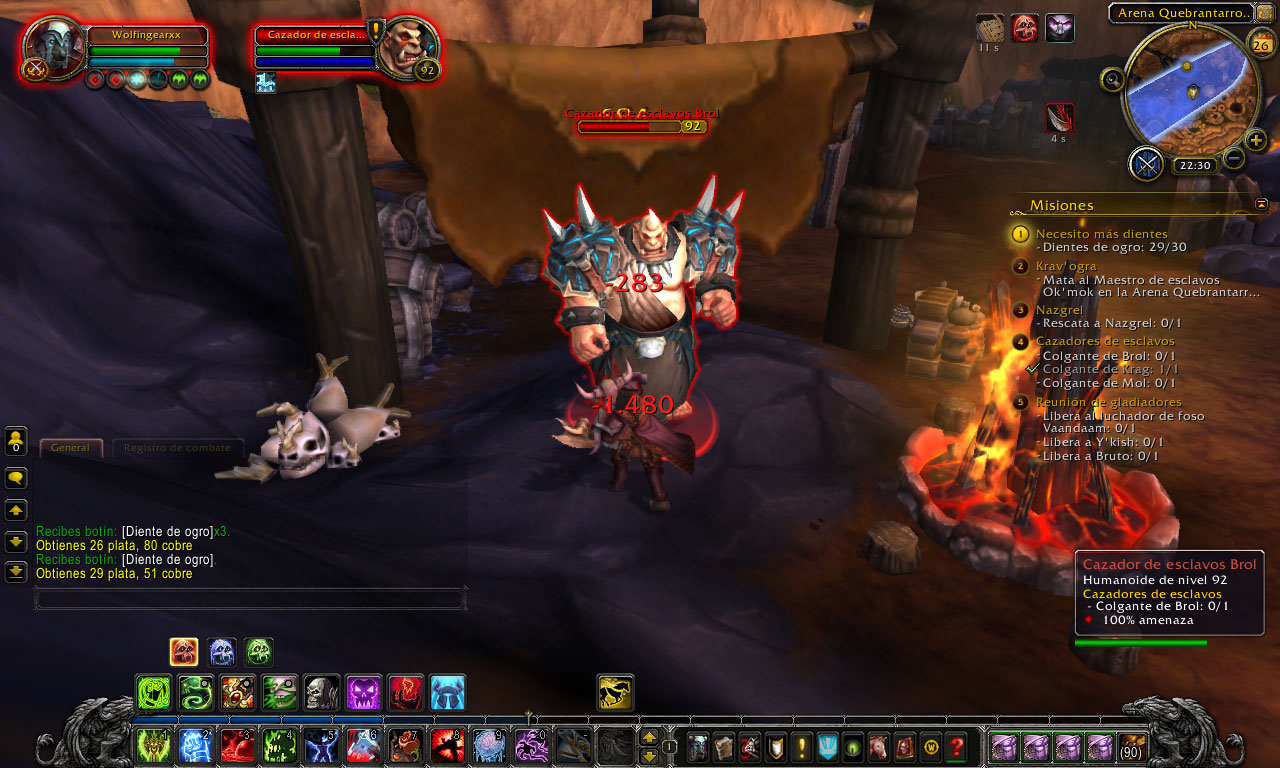Zoom in on the minimap
The image size is (1280, 768).
[x=1256, y=140]
